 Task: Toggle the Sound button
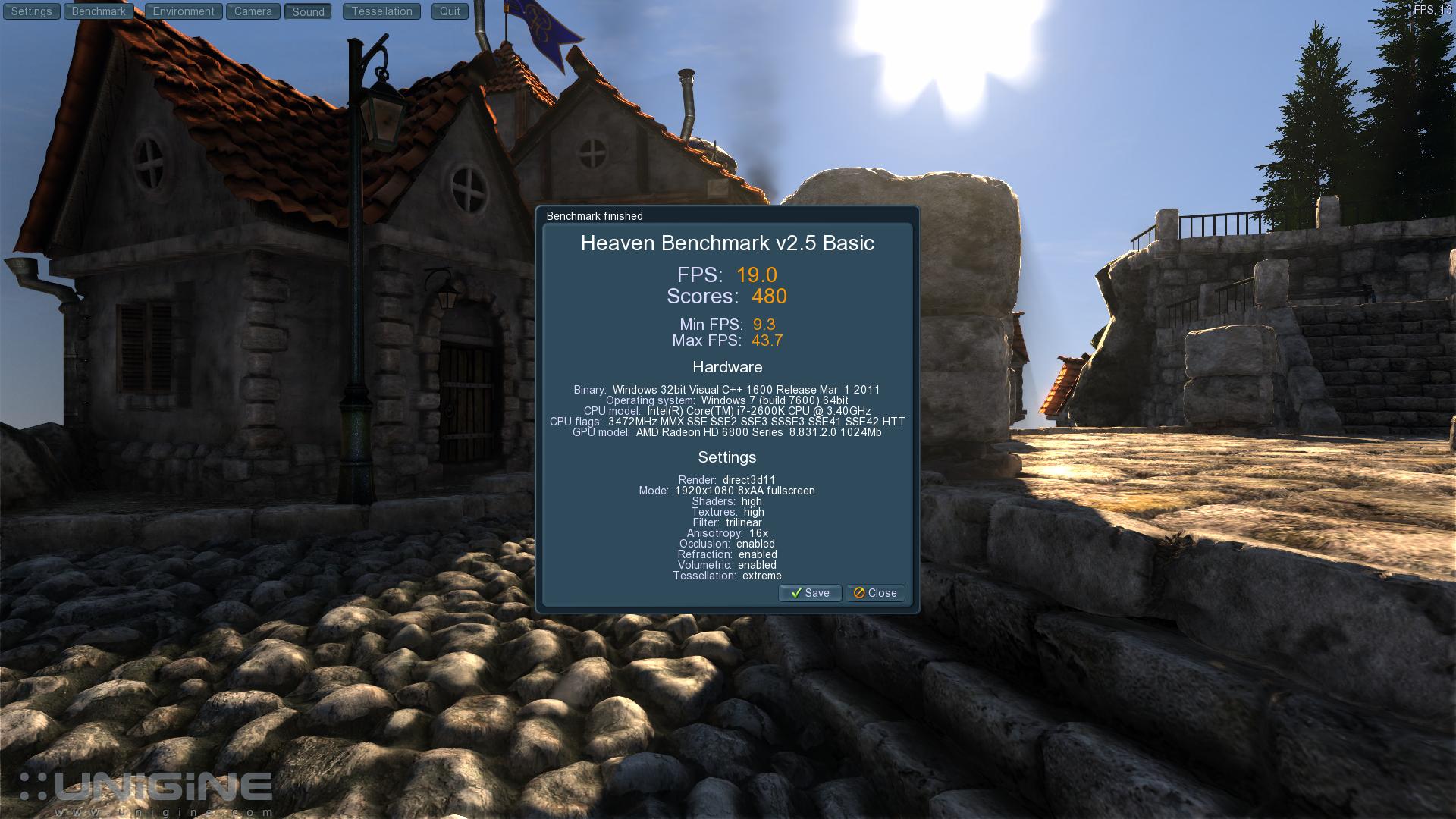click(x=308, y=11)
